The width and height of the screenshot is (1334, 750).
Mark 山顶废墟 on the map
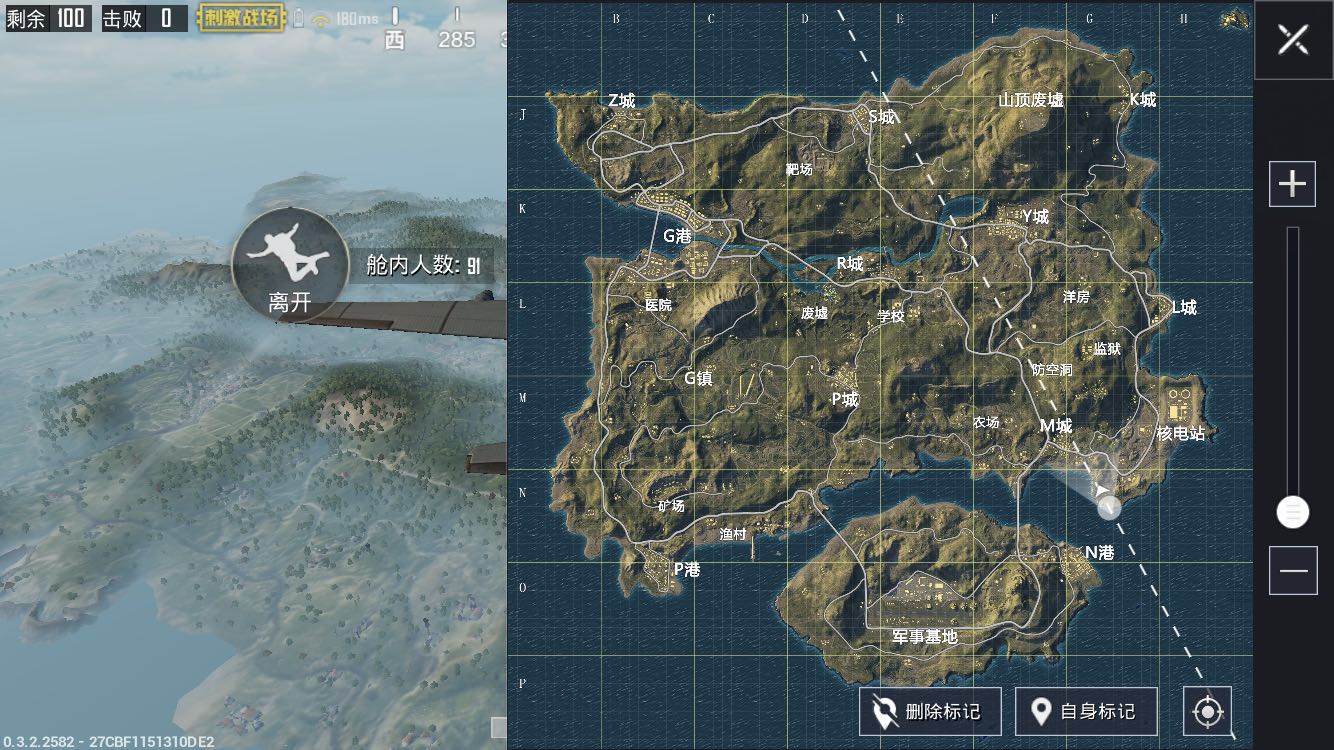pyautogui.click(x=1031, y=100)
